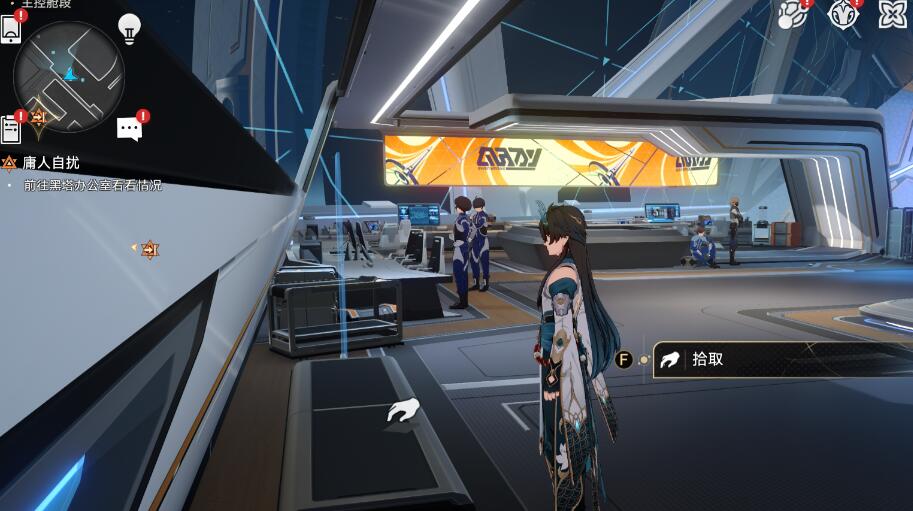Open the lightbulb tutorial hints icon
Viewport: 913px width, 511px height.
129,28
